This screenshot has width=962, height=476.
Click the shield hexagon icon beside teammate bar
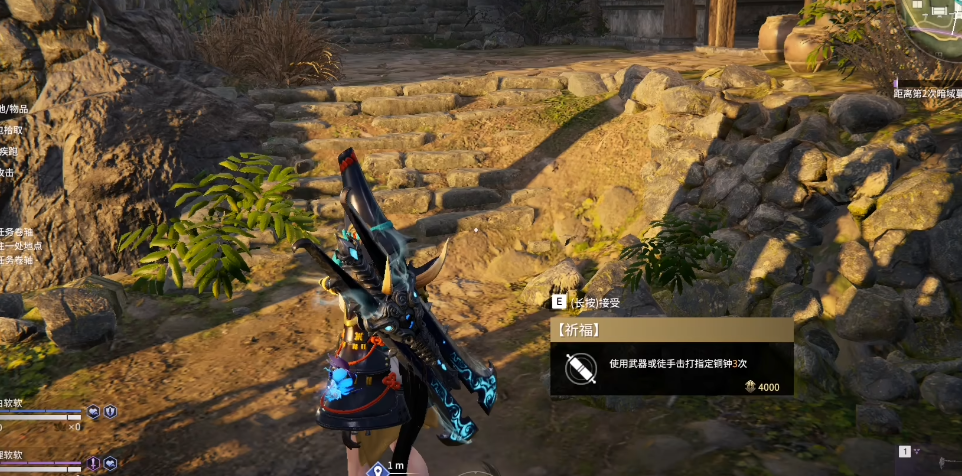[x=110, y=411]
